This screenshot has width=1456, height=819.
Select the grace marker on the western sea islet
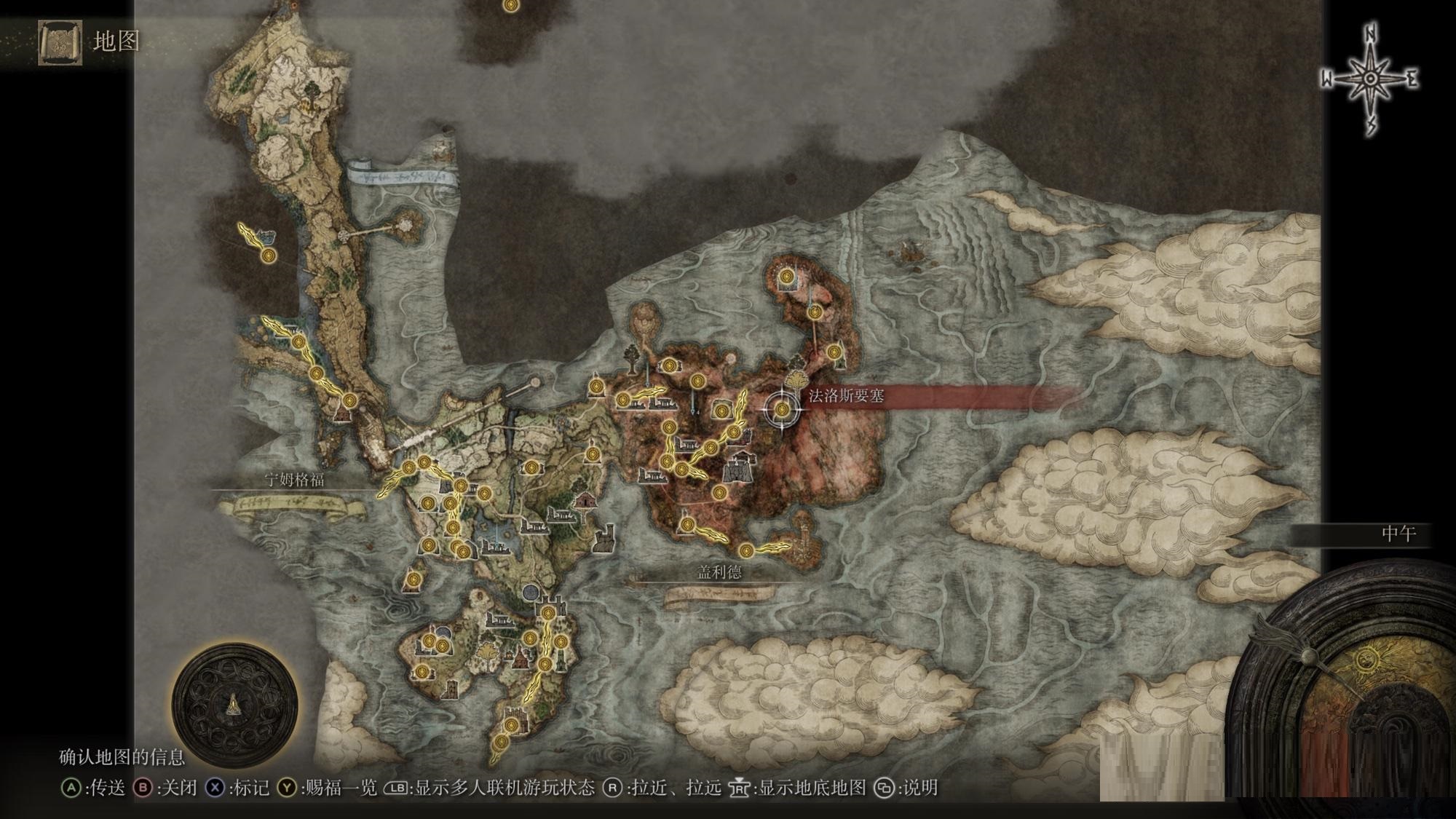[269, 255]
